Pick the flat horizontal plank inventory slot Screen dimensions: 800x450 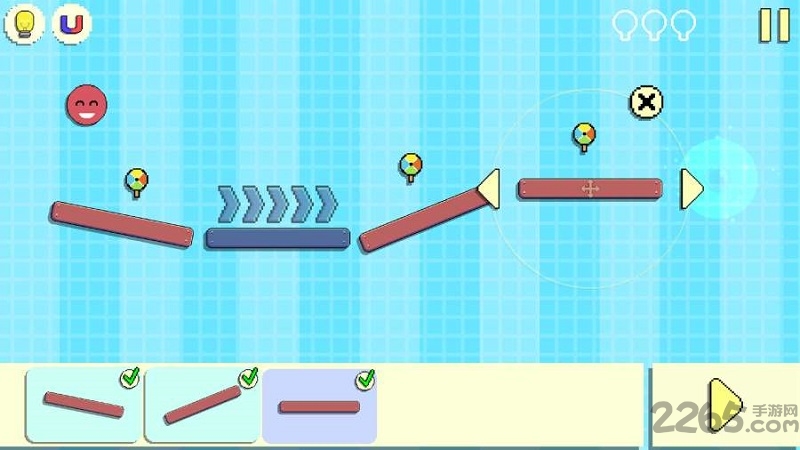320,405
